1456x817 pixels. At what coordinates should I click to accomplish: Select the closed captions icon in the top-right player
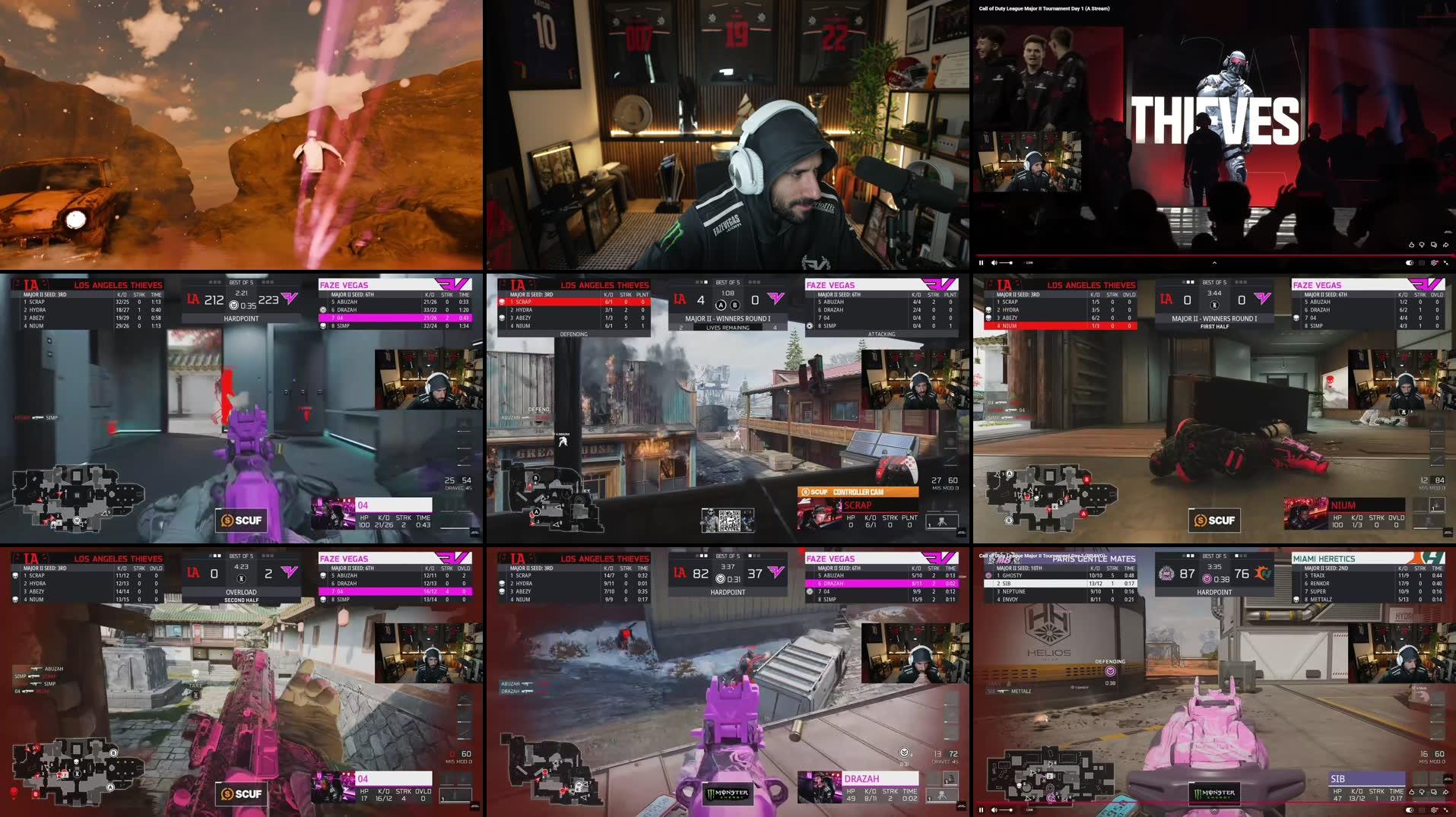[1423, 263]
